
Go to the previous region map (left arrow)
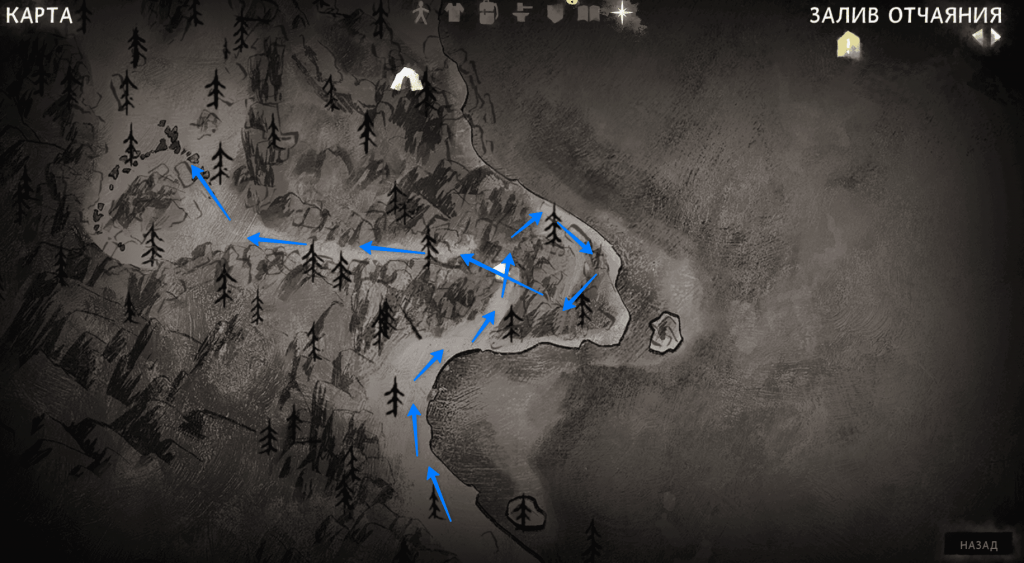coord(978,37)
